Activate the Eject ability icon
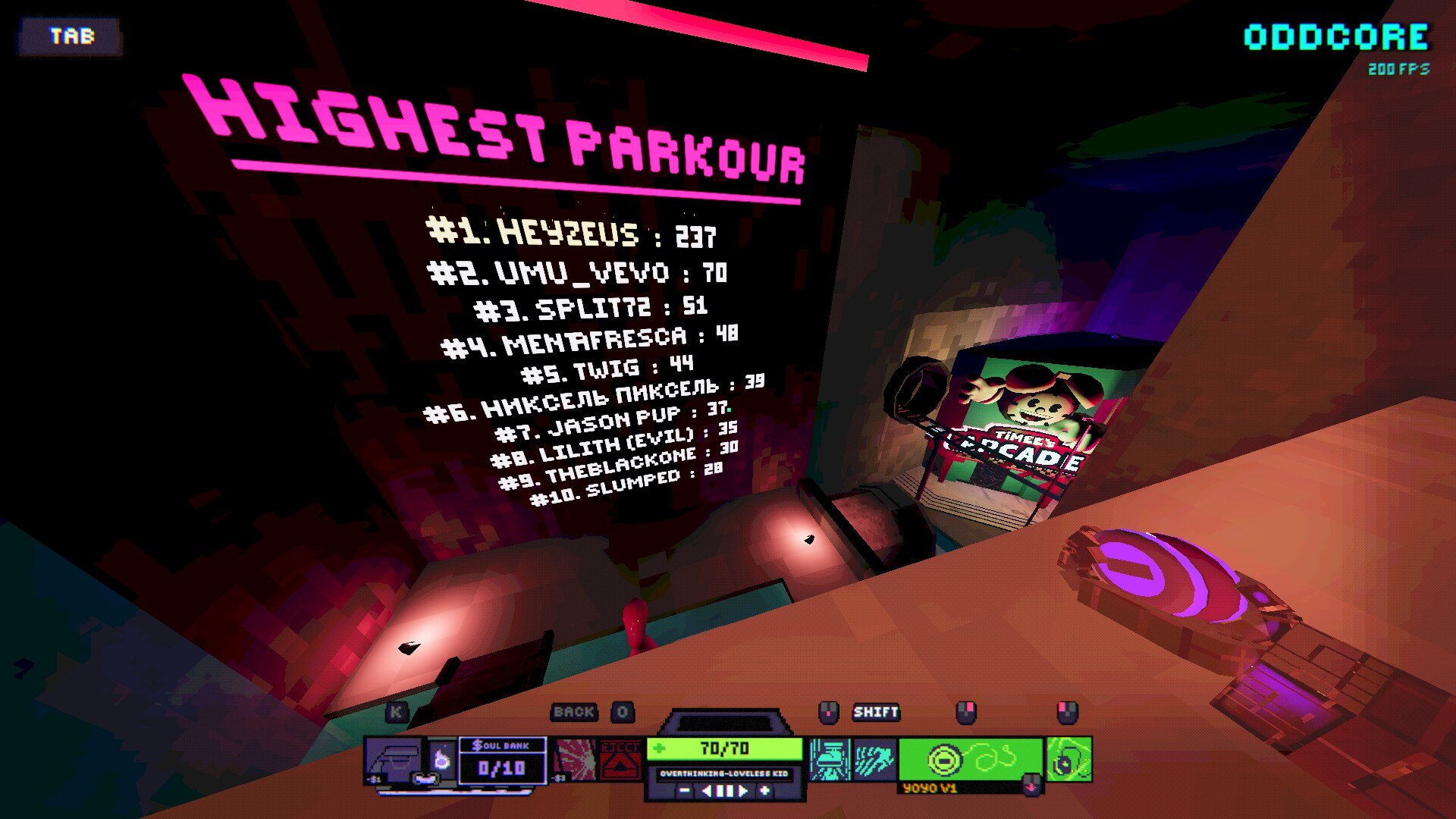 (621, 760)
